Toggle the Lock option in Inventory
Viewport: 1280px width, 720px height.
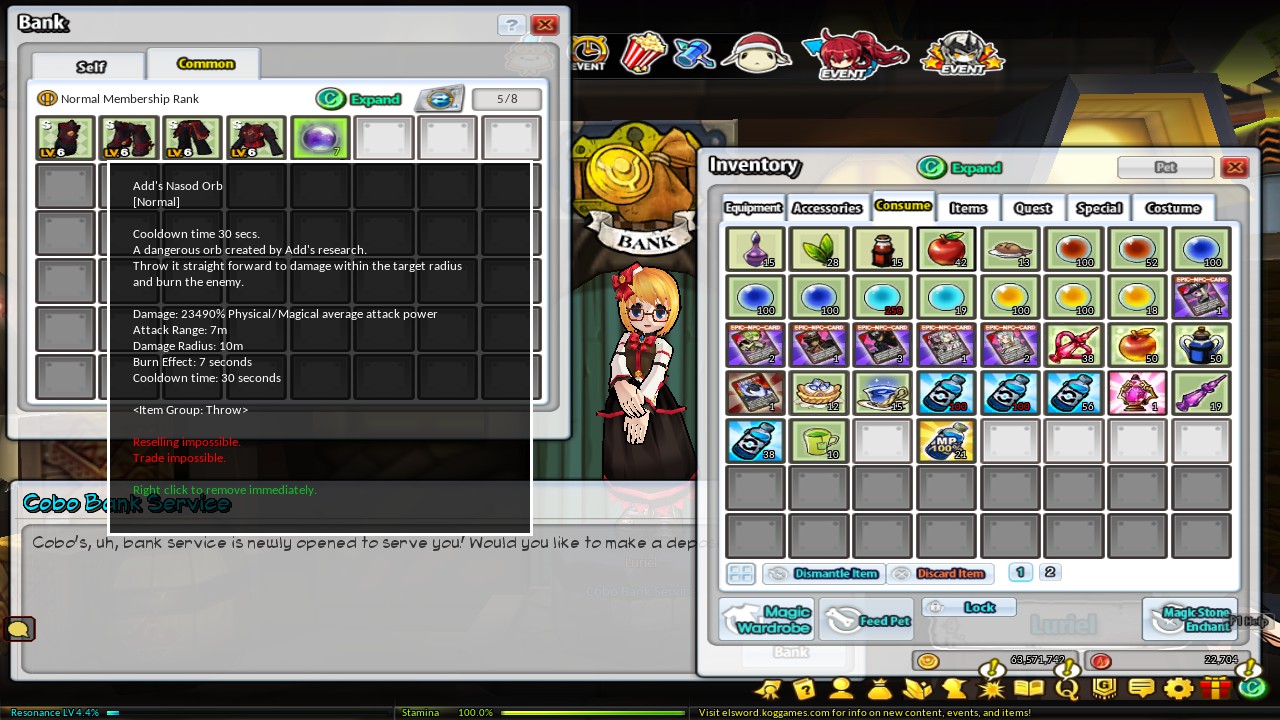(968, 606)
